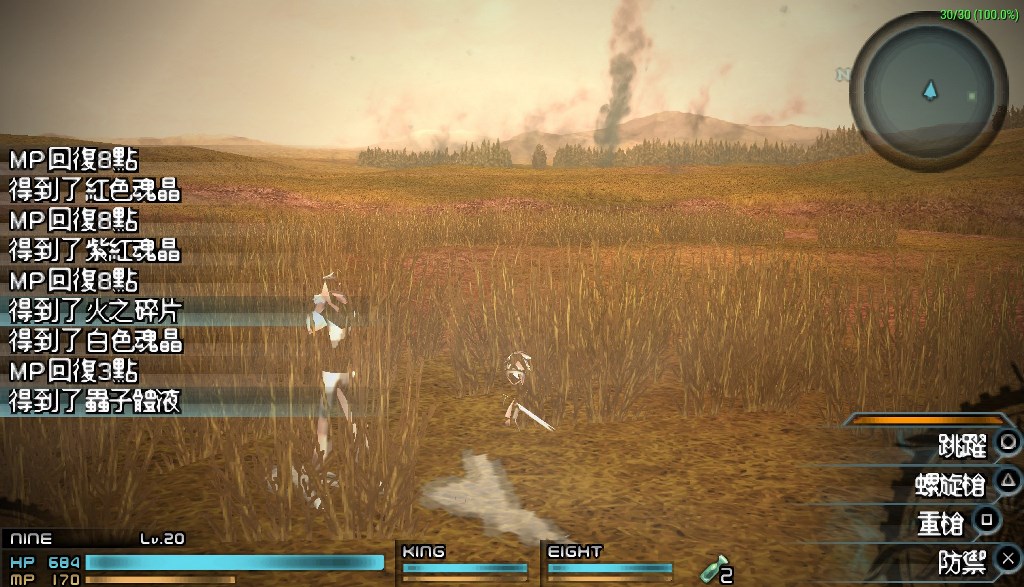Use the 重槍 heavy lance attack
The image size is (1024, 587).
(x=942, y=522)
